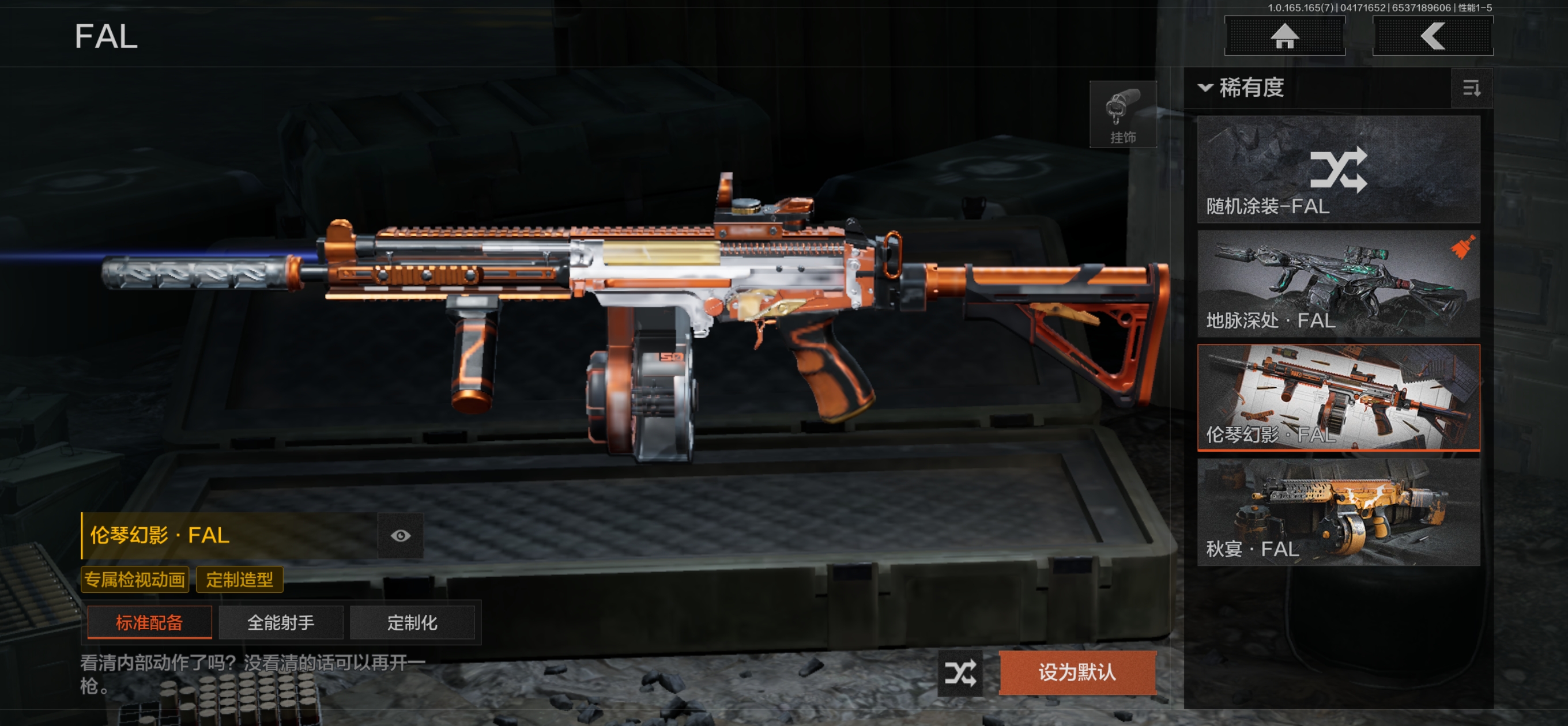Choose the 地脉深处·FAL skin
The image size is (1568, 726).
(x=1338, y=283)
